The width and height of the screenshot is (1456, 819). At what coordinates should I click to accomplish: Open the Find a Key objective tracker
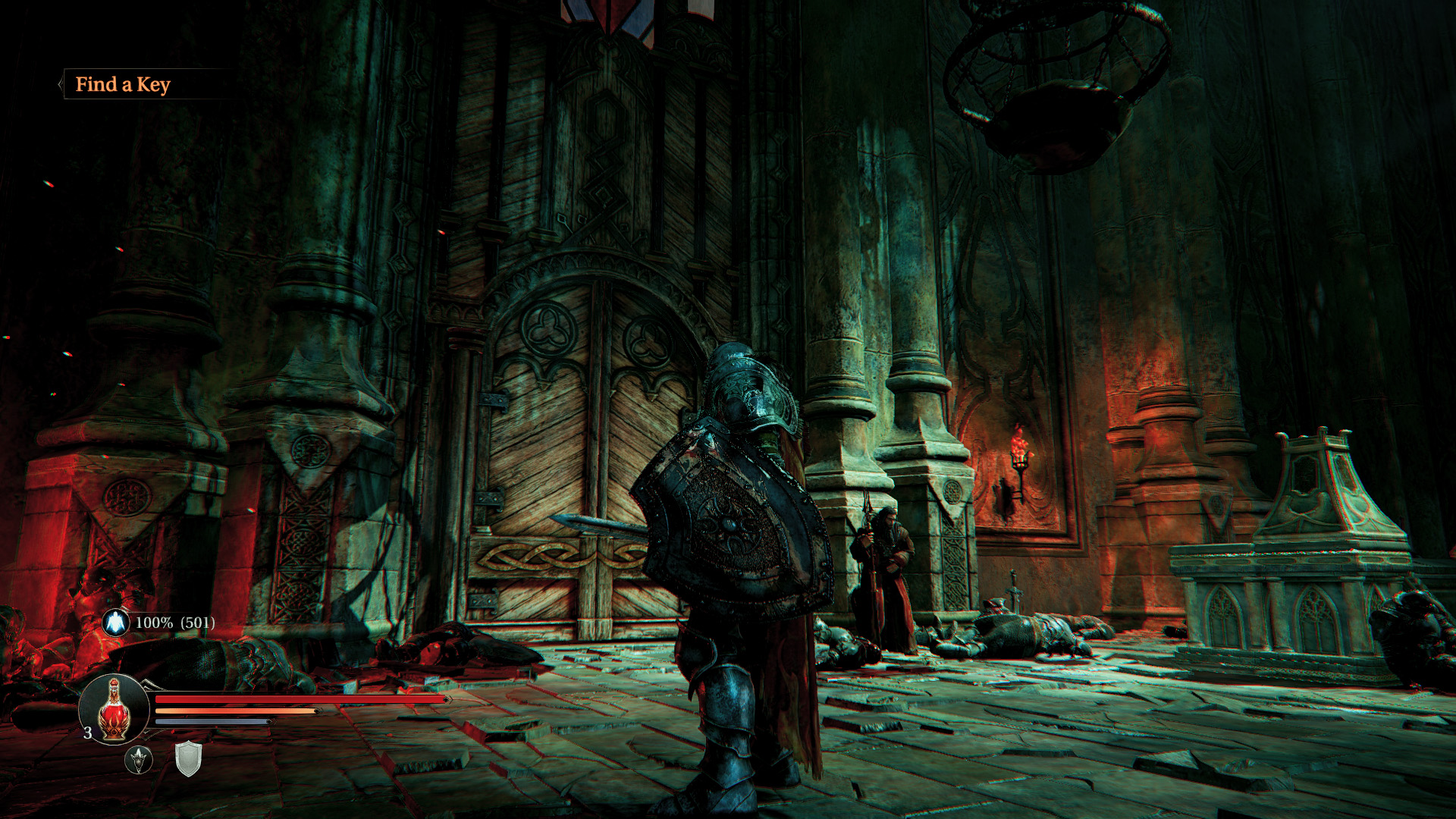coord(123,84)
